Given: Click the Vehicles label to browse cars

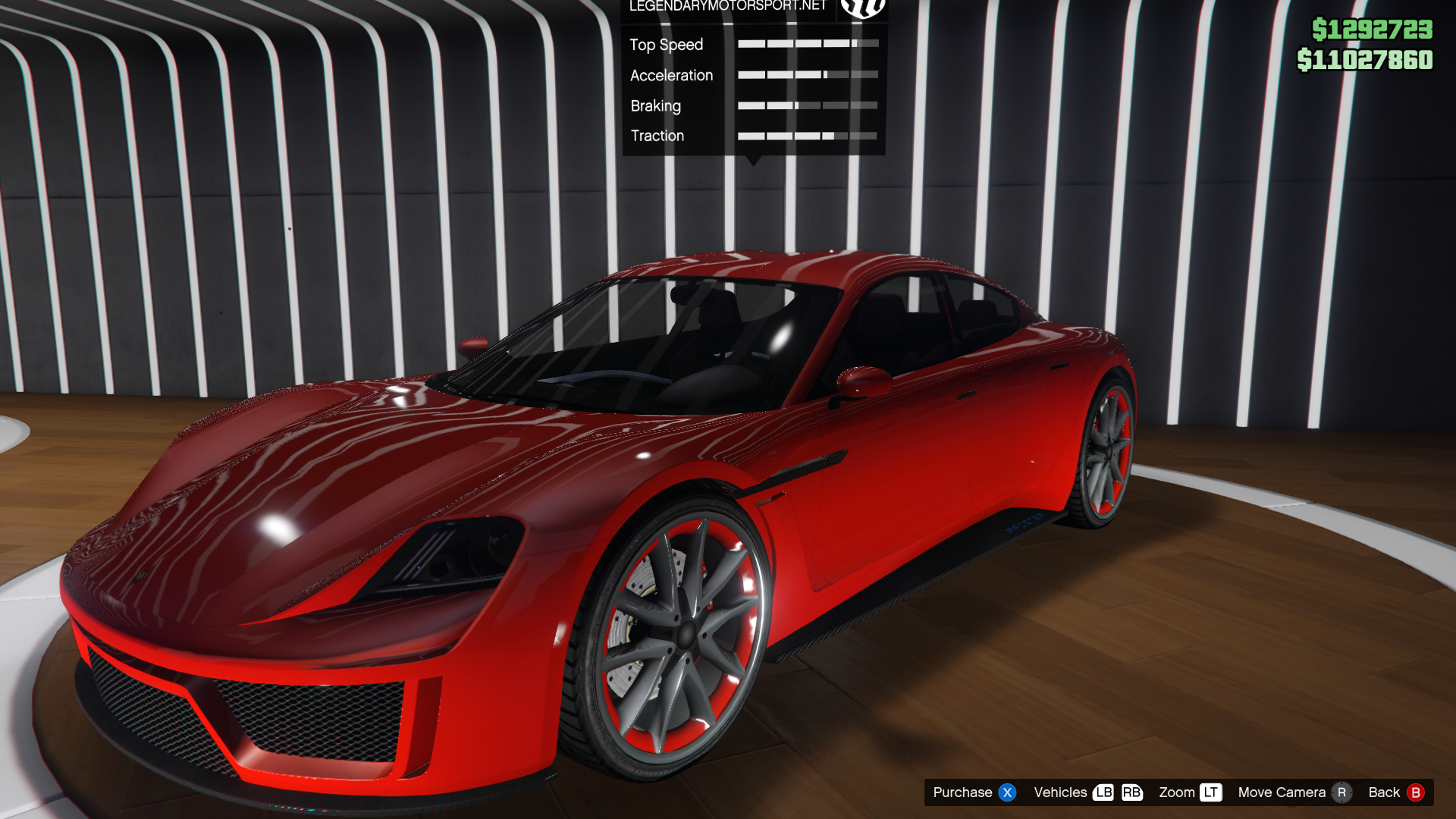Looking at the screenshot, I should 1060,792.
